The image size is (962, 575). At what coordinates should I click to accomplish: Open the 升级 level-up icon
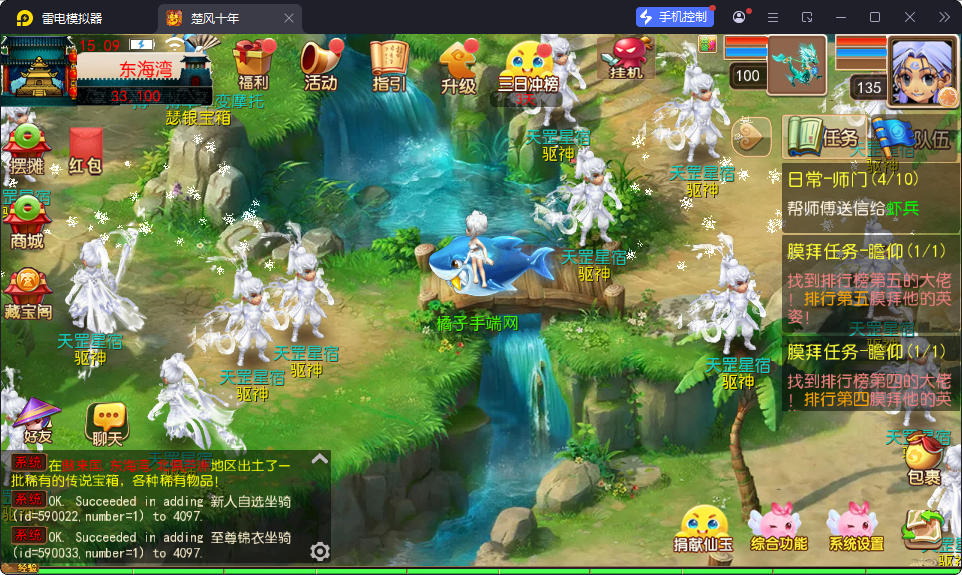458,66
